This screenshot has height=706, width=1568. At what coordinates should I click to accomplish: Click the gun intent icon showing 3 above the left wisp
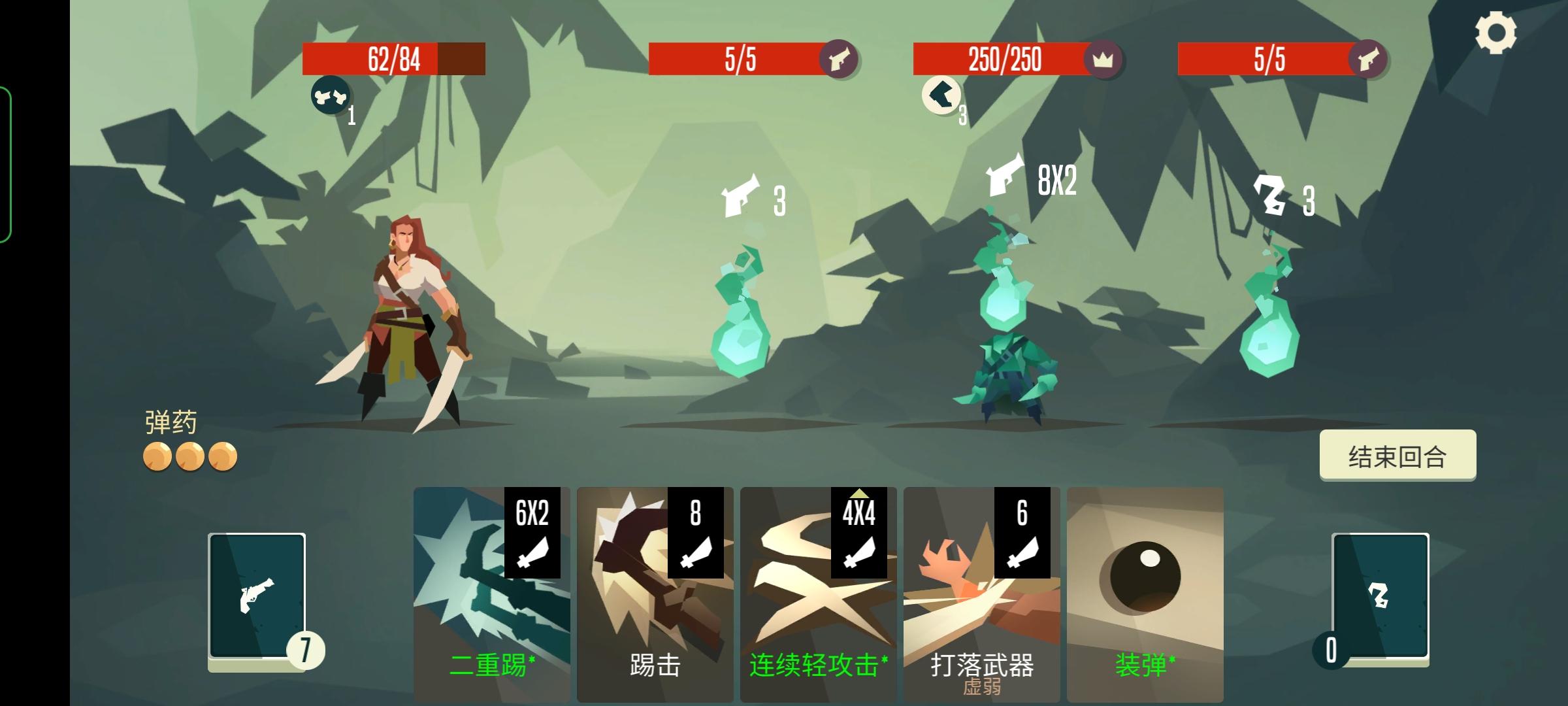click(742, 196)
